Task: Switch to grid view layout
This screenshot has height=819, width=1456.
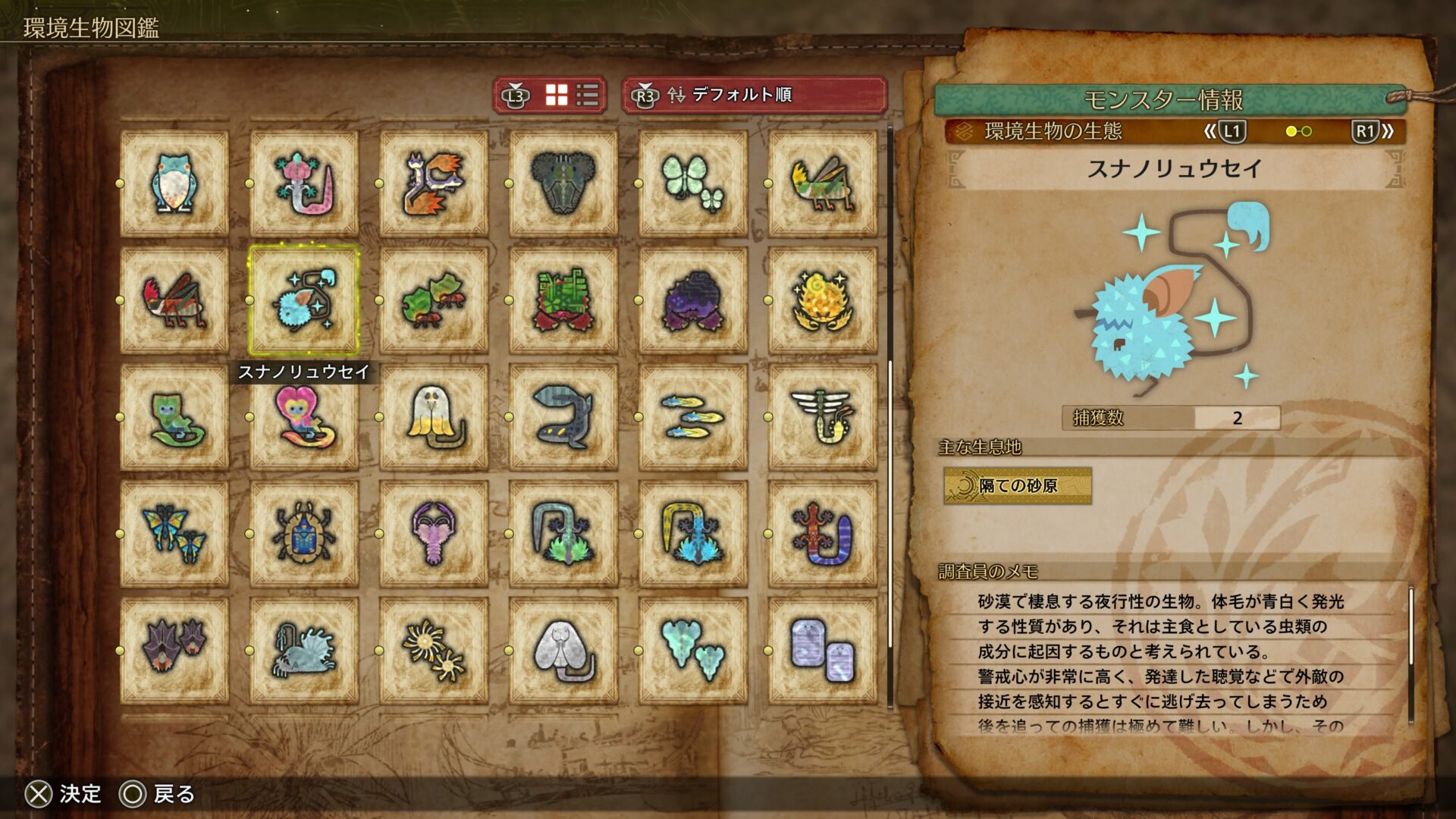Action: pos(557,96)
